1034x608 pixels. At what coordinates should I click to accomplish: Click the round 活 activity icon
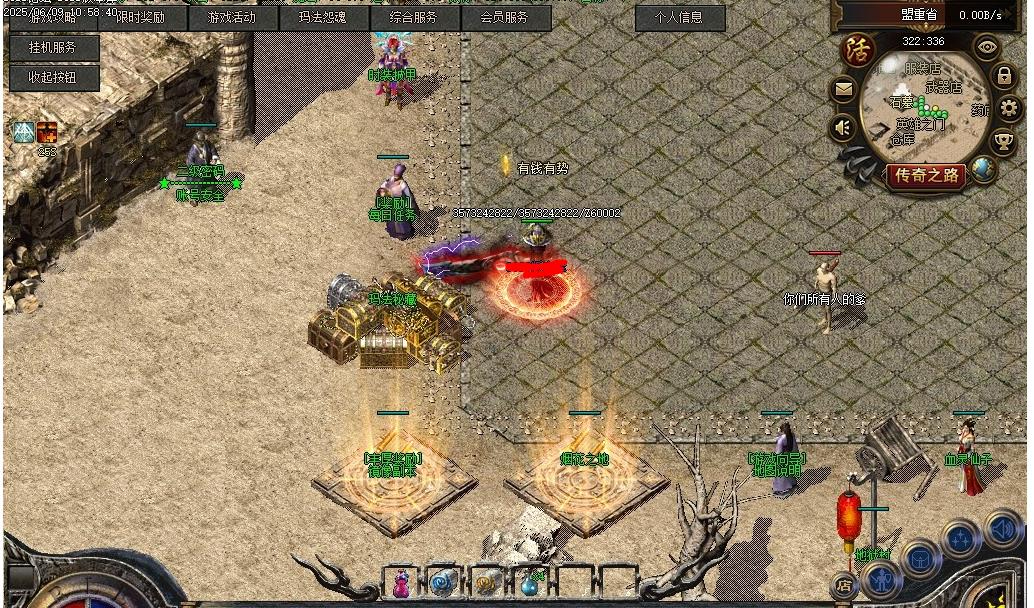point(856,50)
